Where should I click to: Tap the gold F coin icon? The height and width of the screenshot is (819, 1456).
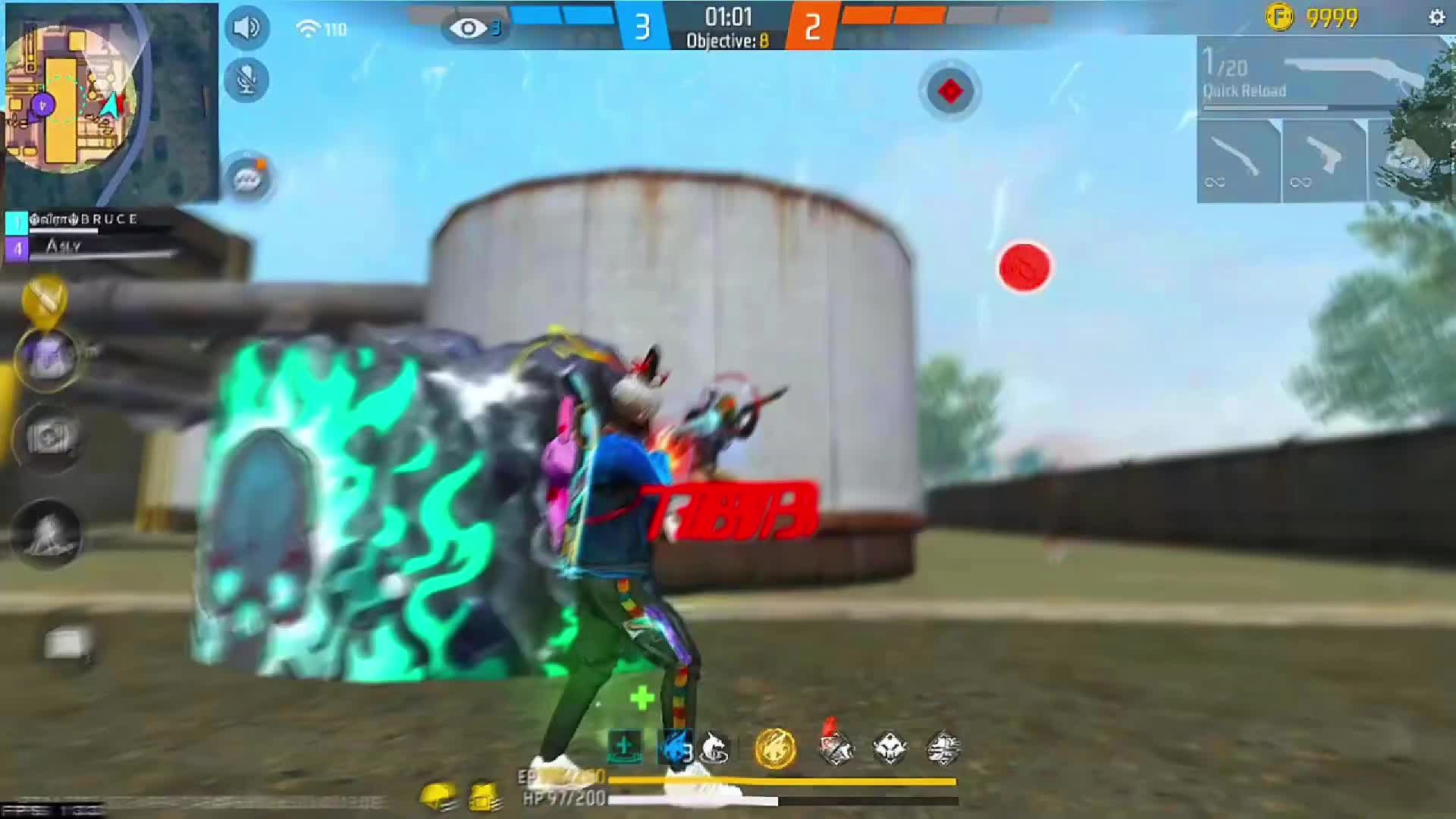[1279, 17]
